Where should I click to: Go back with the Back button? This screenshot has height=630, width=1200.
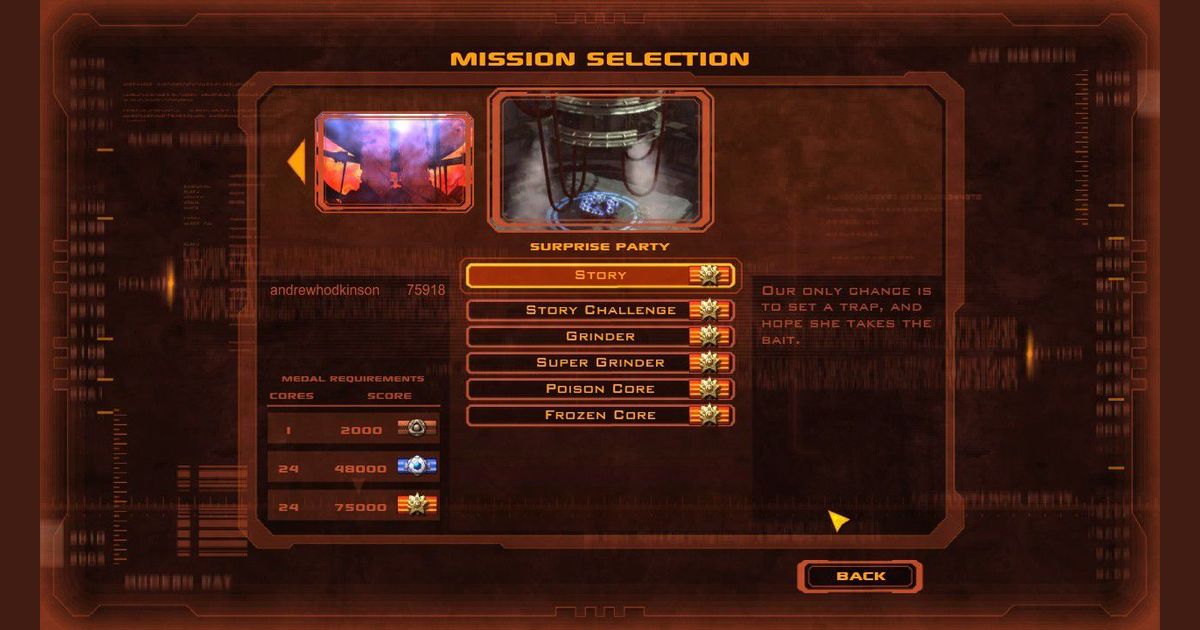[x=860, y=576]
